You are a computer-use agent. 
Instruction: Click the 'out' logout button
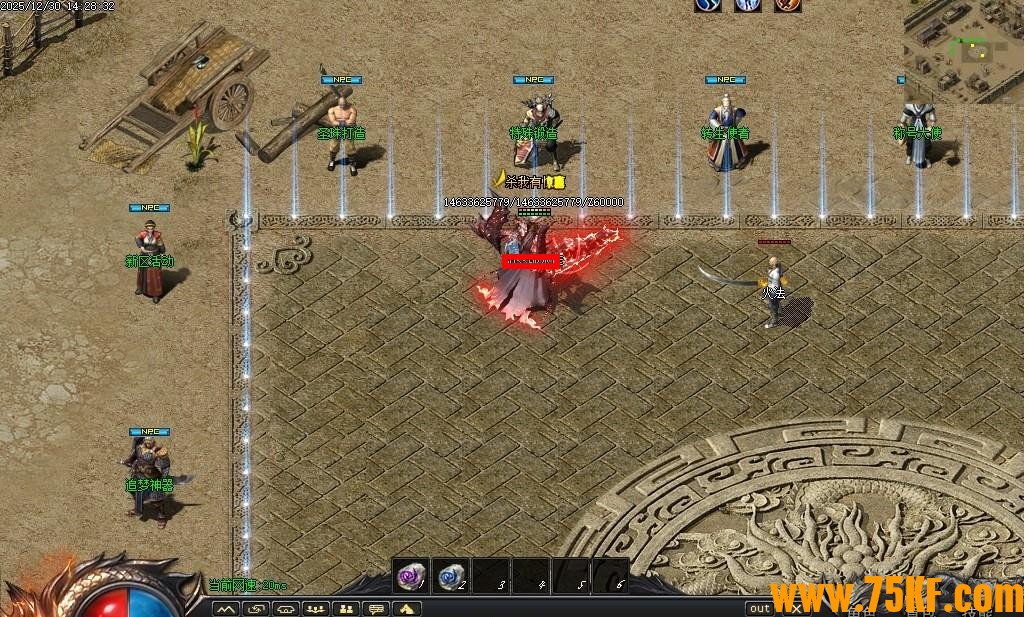pyautogui.click(x=761, y=608)
